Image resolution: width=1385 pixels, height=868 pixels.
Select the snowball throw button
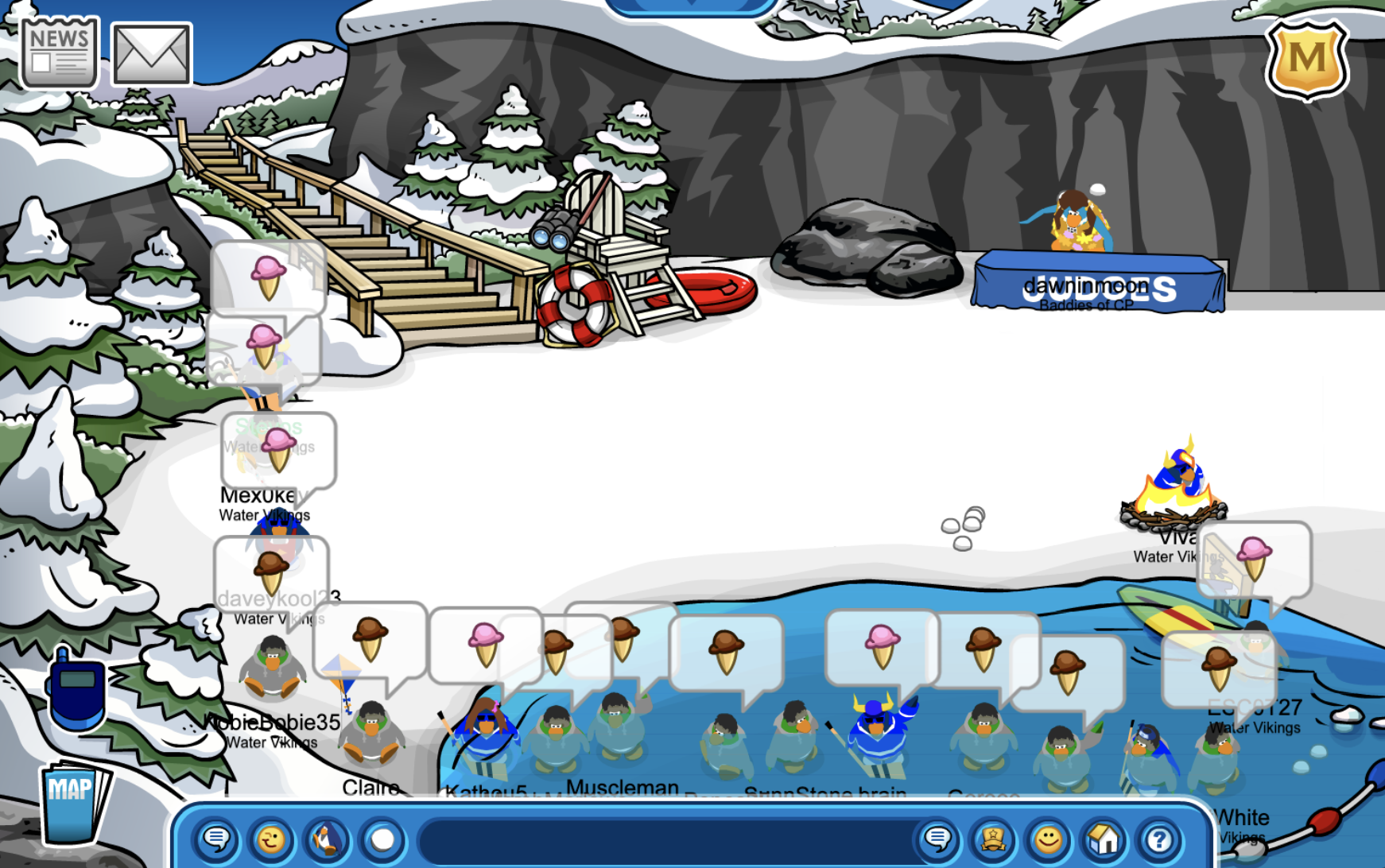(x=382, y=839)
